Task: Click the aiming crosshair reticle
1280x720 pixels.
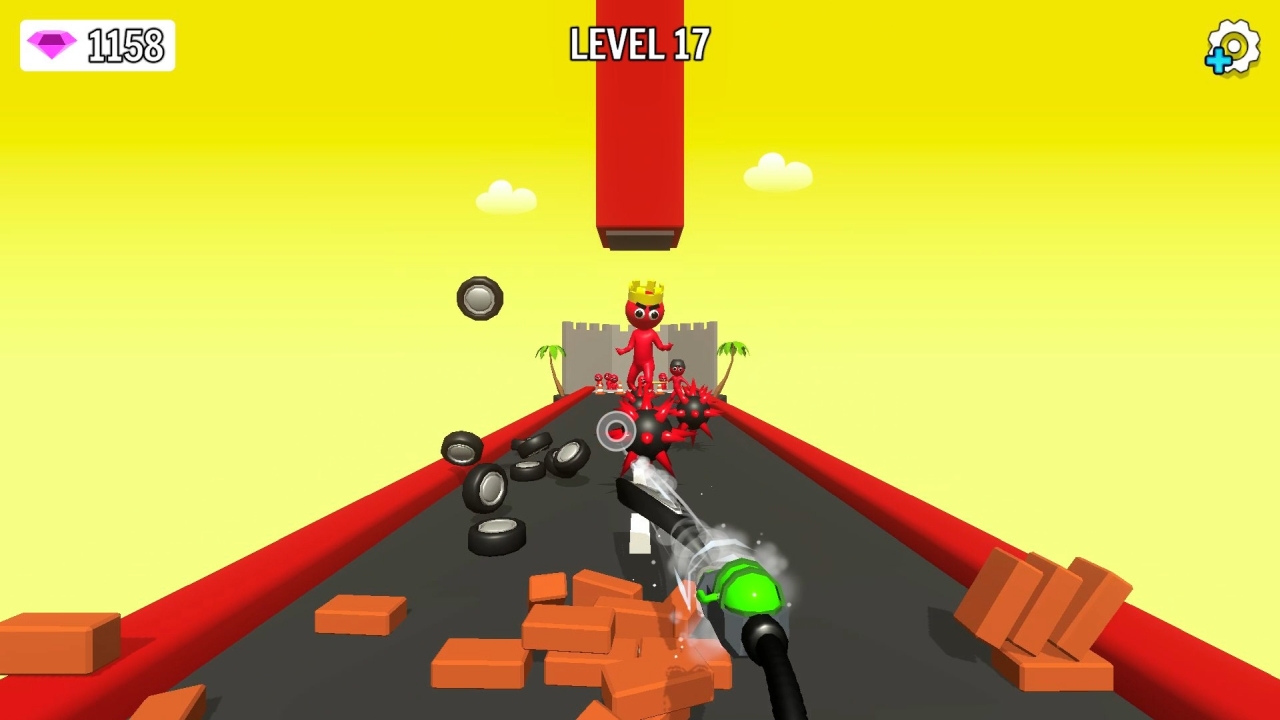Action: (x=617, y=432)
